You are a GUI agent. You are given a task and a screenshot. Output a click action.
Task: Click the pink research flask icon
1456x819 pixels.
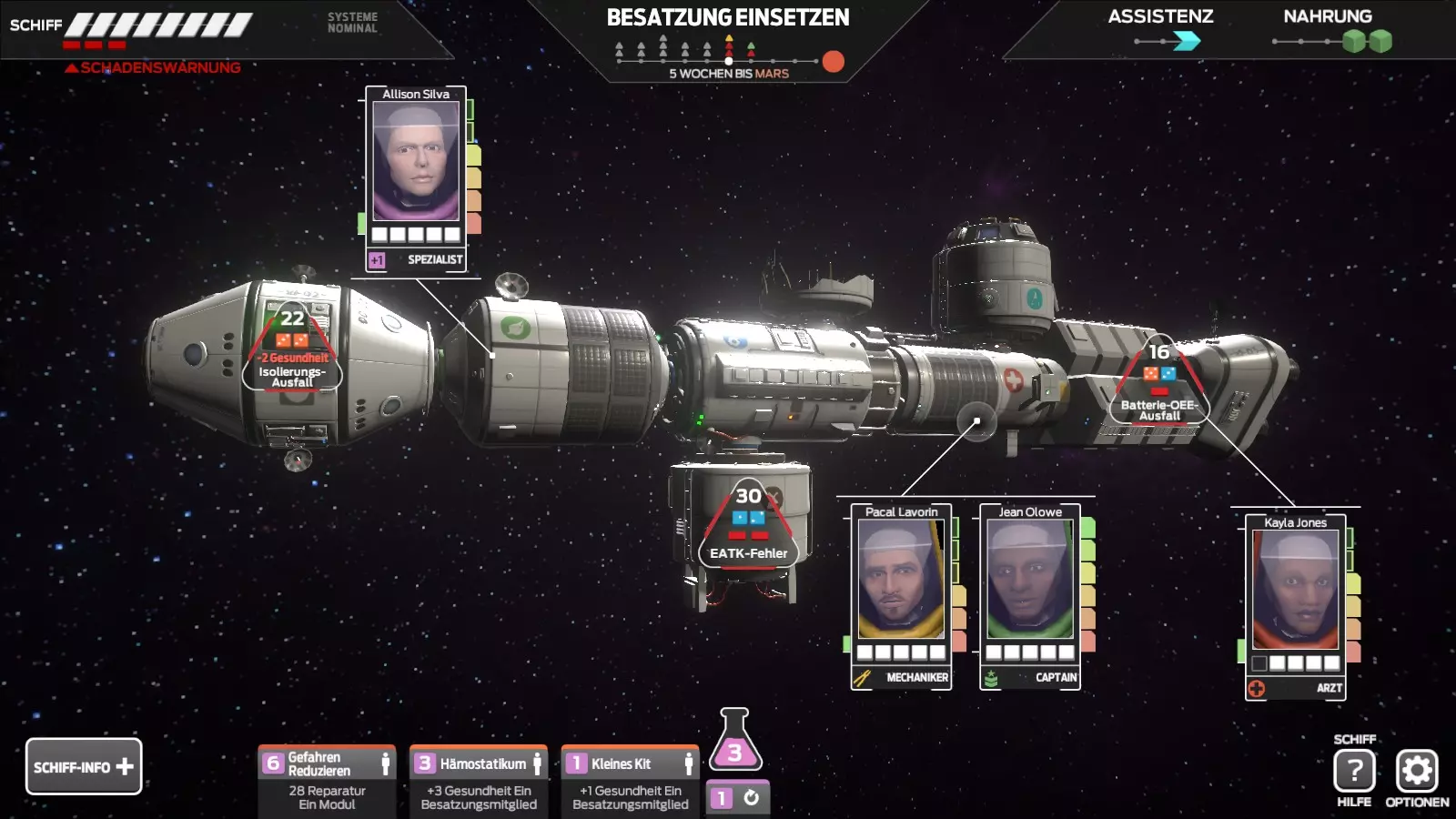point(734,742)
